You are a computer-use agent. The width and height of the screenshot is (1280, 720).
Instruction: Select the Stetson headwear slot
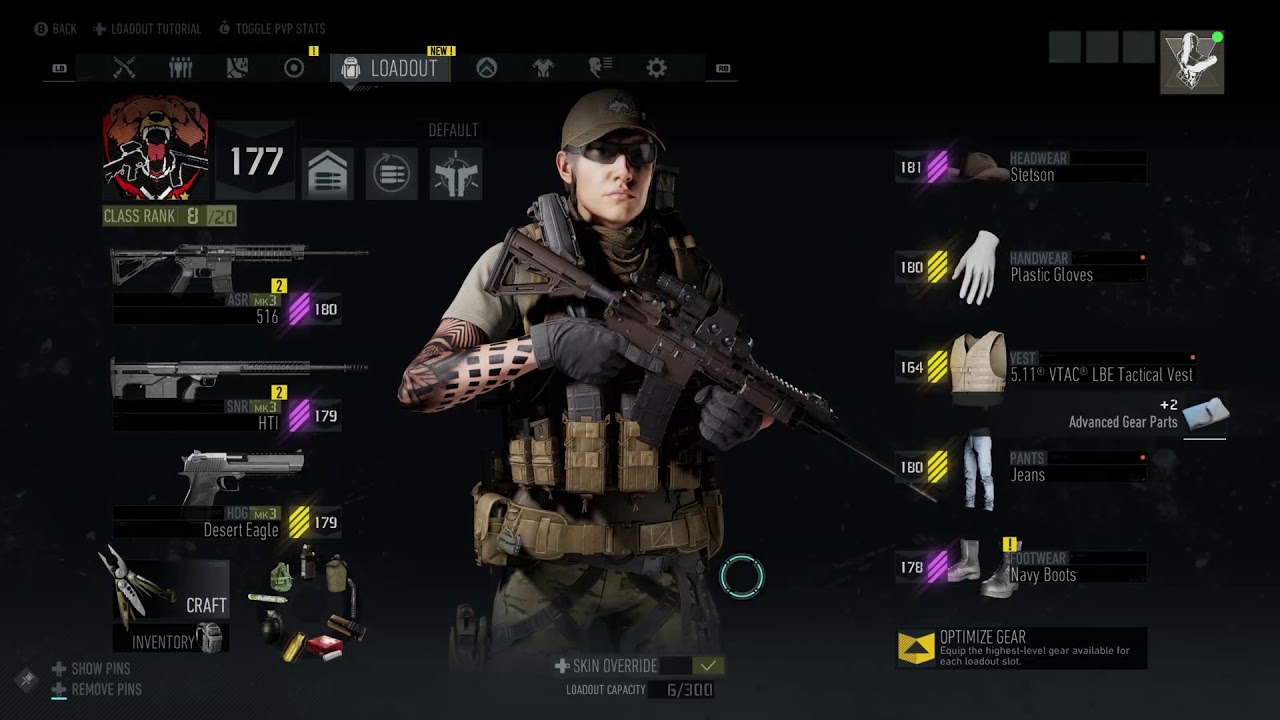click(1020, 167)
